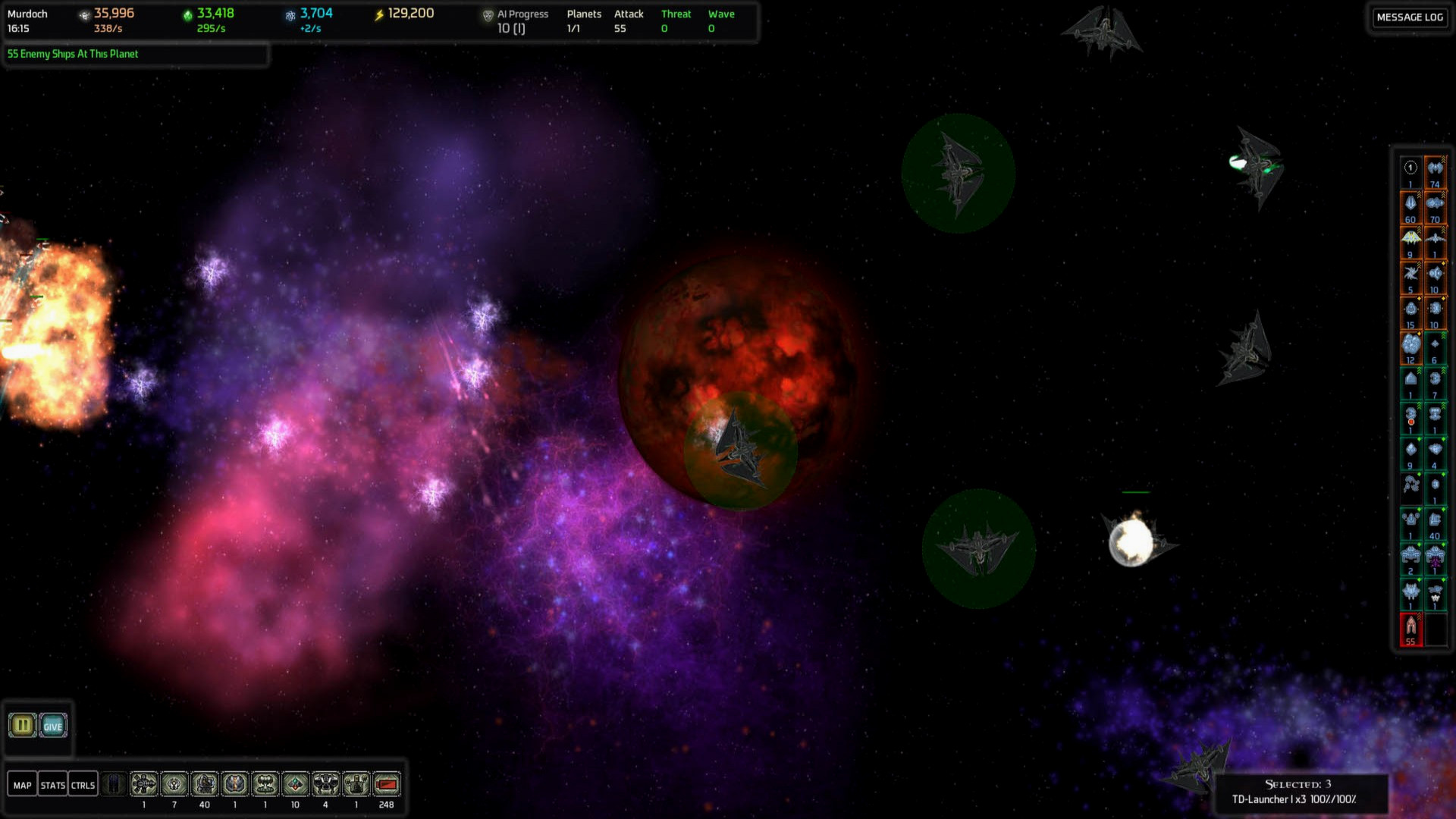Select the green sidebar group with 40 units
This screenshot has height=819, width=1456.
pyautogui.click(x=1435, y=523)
